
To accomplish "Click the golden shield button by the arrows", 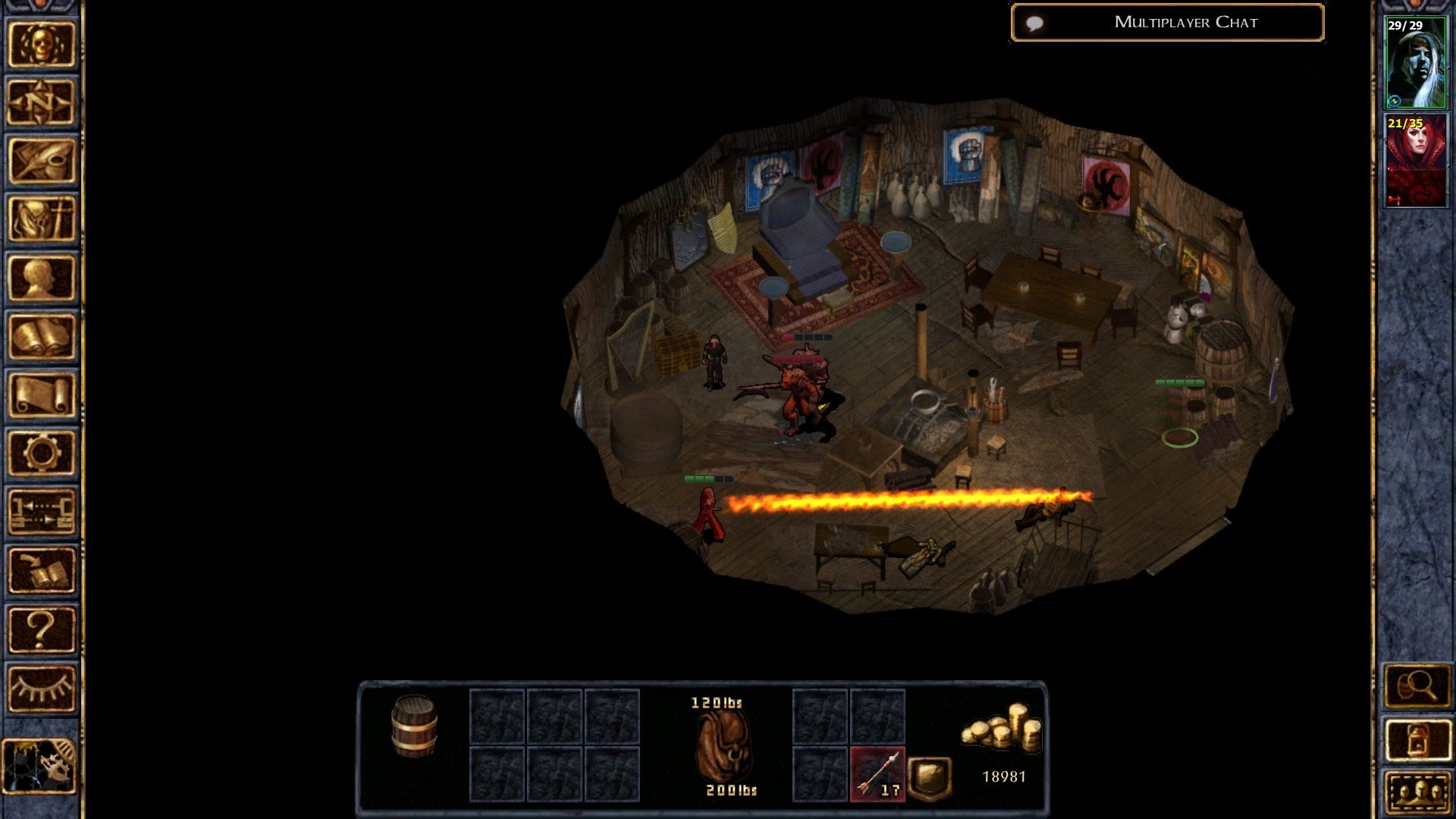I will point(930,777).
